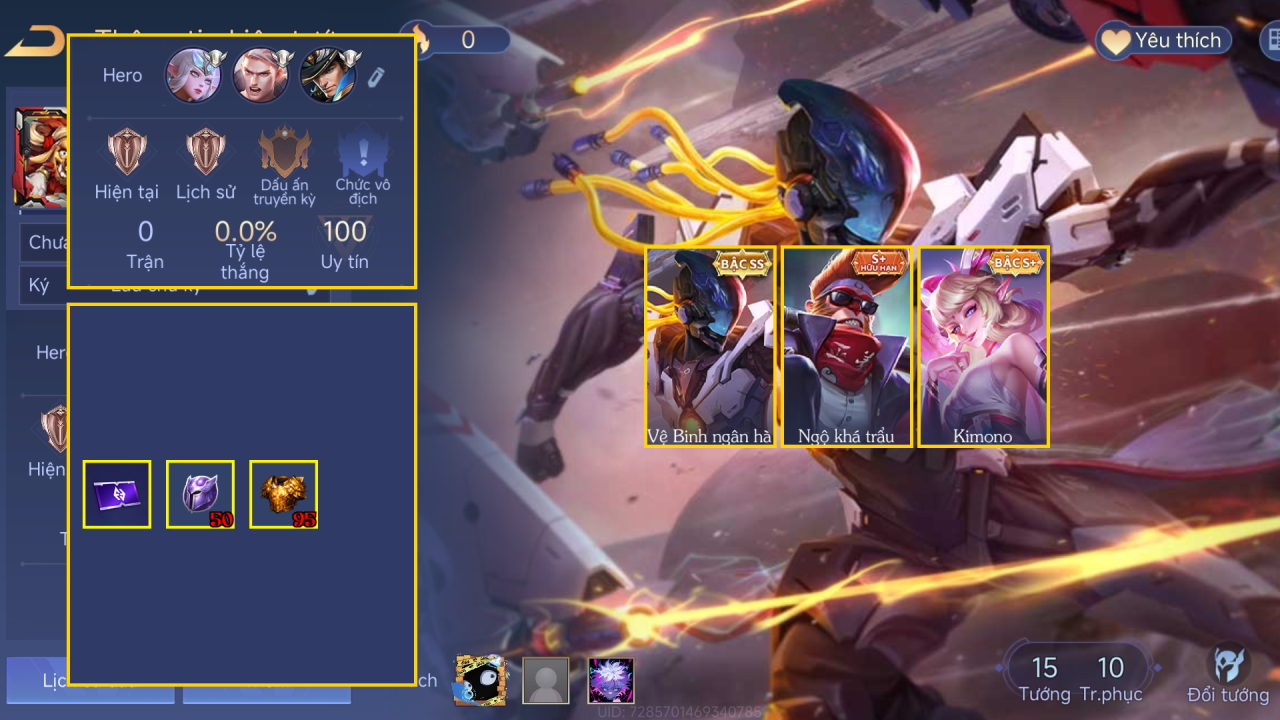Image resolution: width=1280 pixels, height=720 pixels.
Task: Select the purple helmet item
Action: click(200, 494)
